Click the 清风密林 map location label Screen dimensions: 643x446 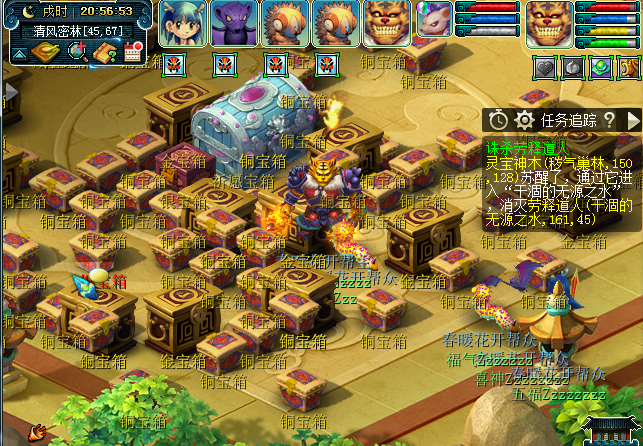pyautogui.click(x=67, y=30)
